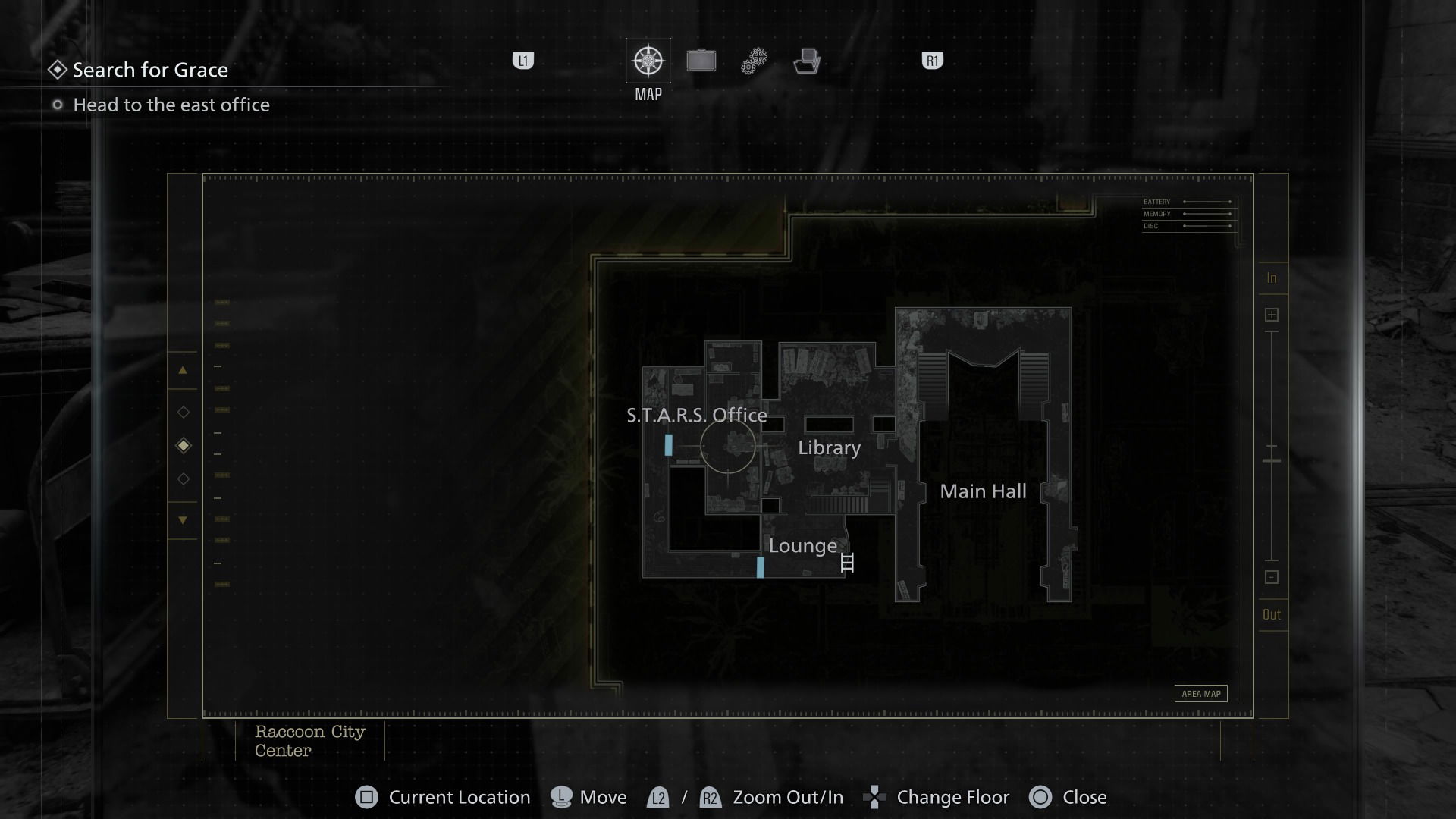Click the ladder icon near the Lounge
The width and height of the screenshot is (1456, 819).
tap(846, 563)
